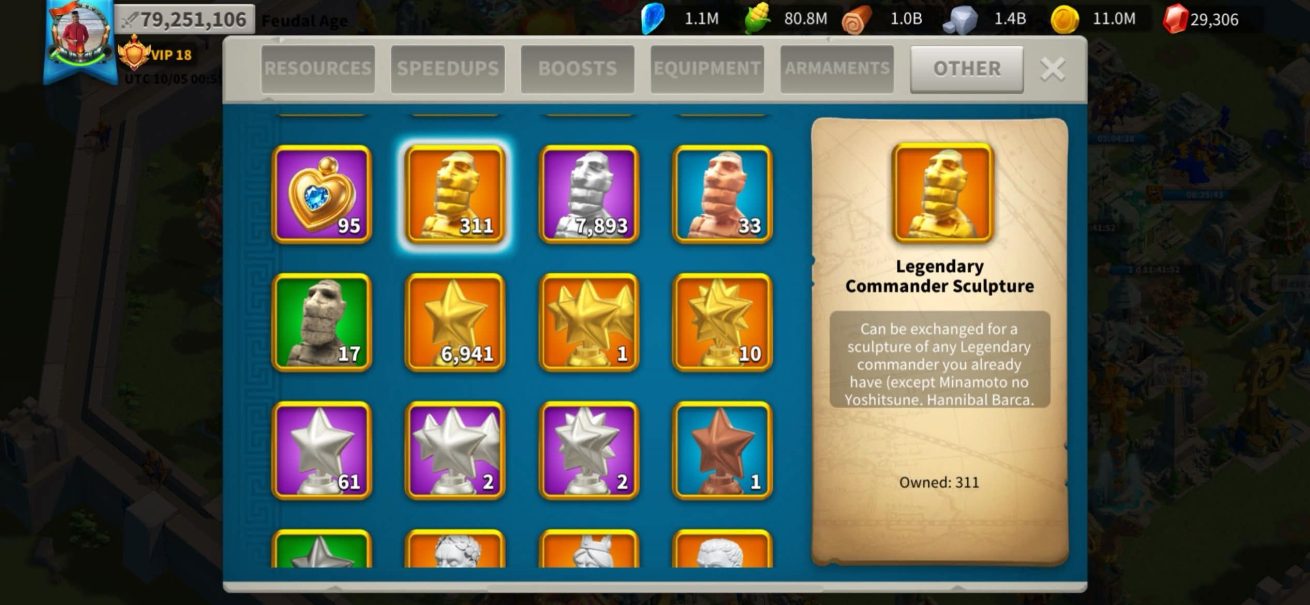Pick the bronze-colored sculpture with 33 owned
This screenshot has height=605, width=1310.
(x=722, y=194)
